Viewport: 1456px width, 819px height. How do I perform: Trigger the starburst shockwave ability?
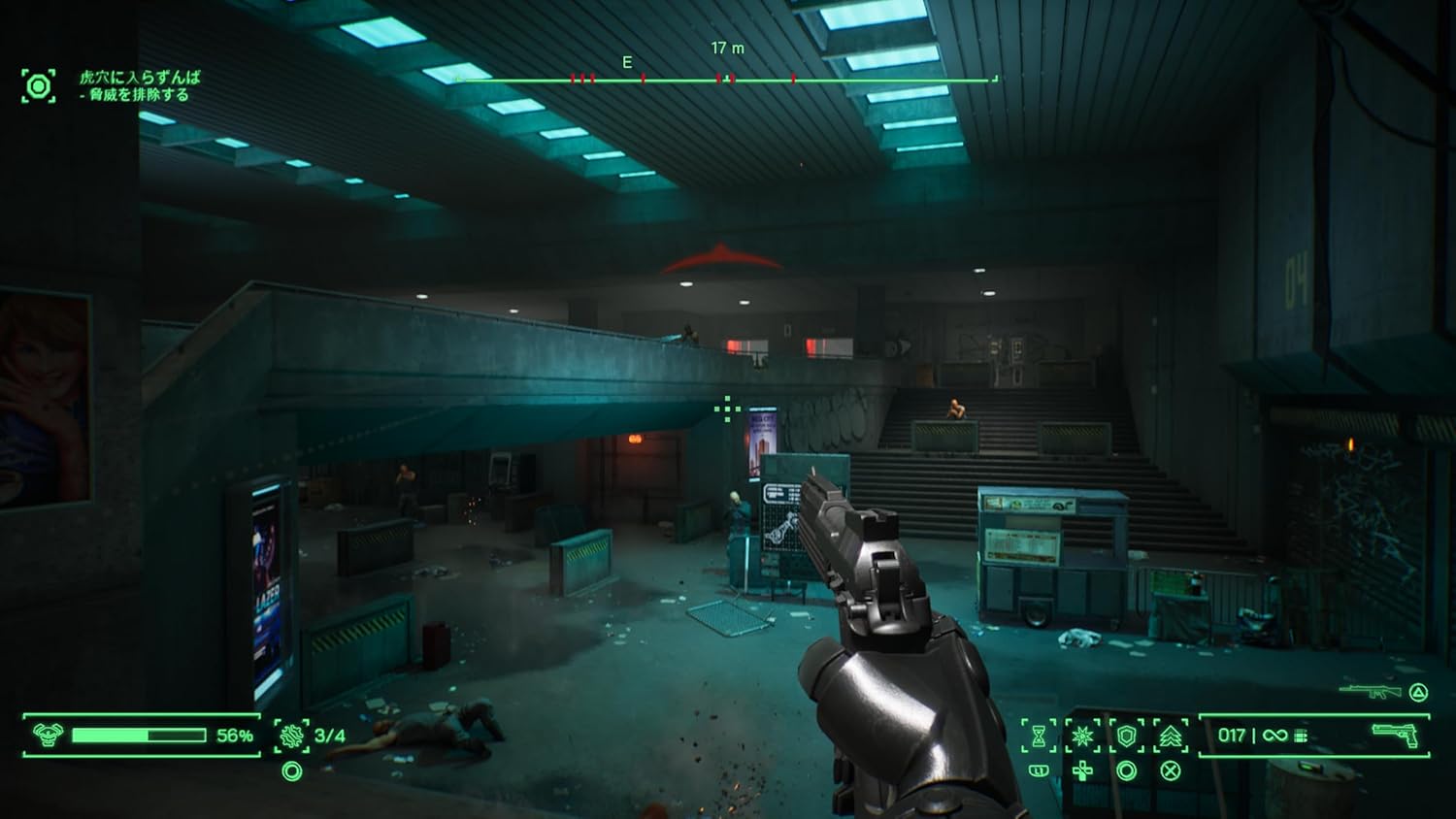point(1082,736)
